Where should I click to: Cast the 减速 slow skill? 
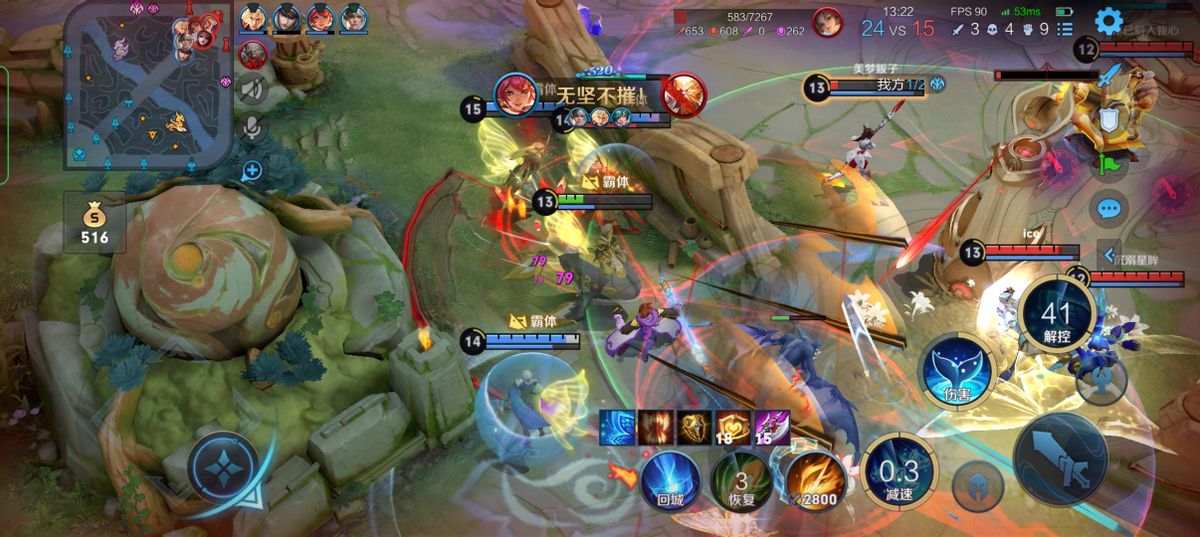[x=897, y=470]
